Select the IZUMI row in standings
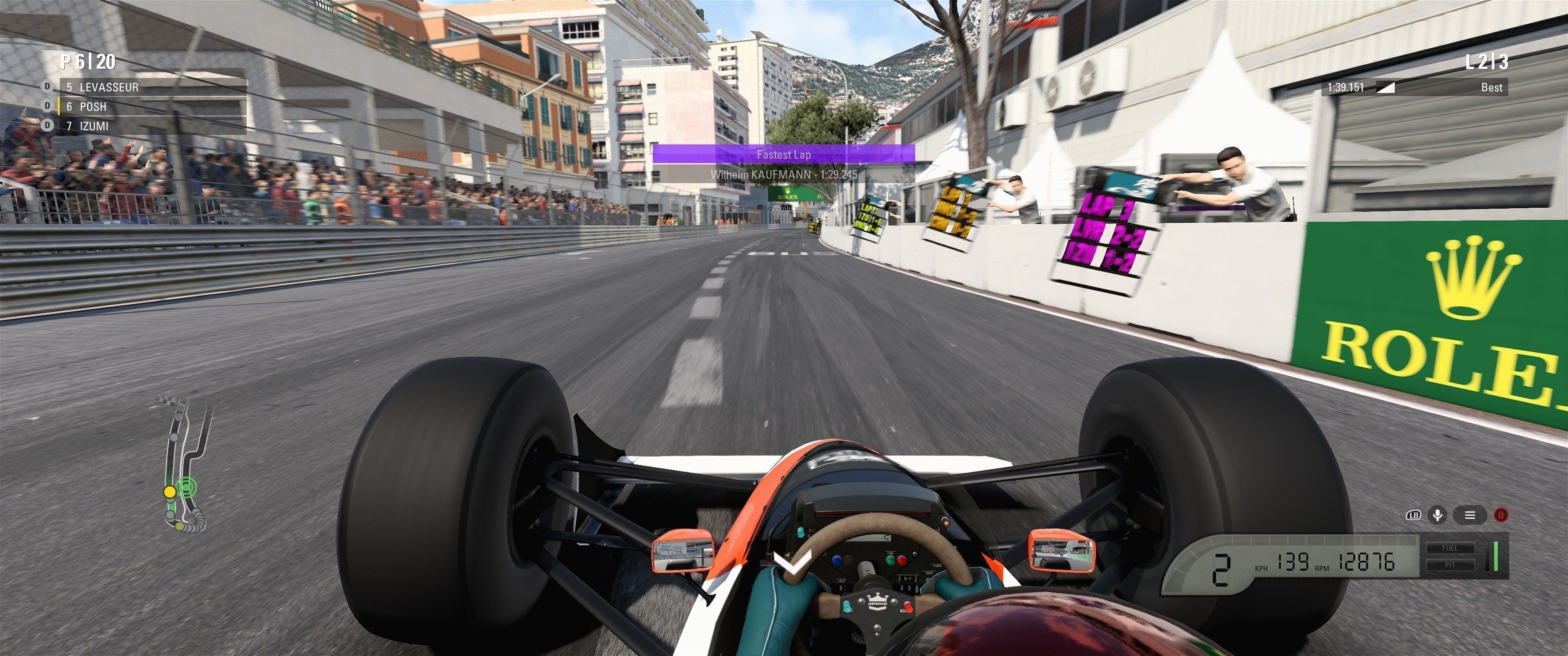The width and height of the screenshot is (1568, 656). pyautogui.click(x=152, y=126)
